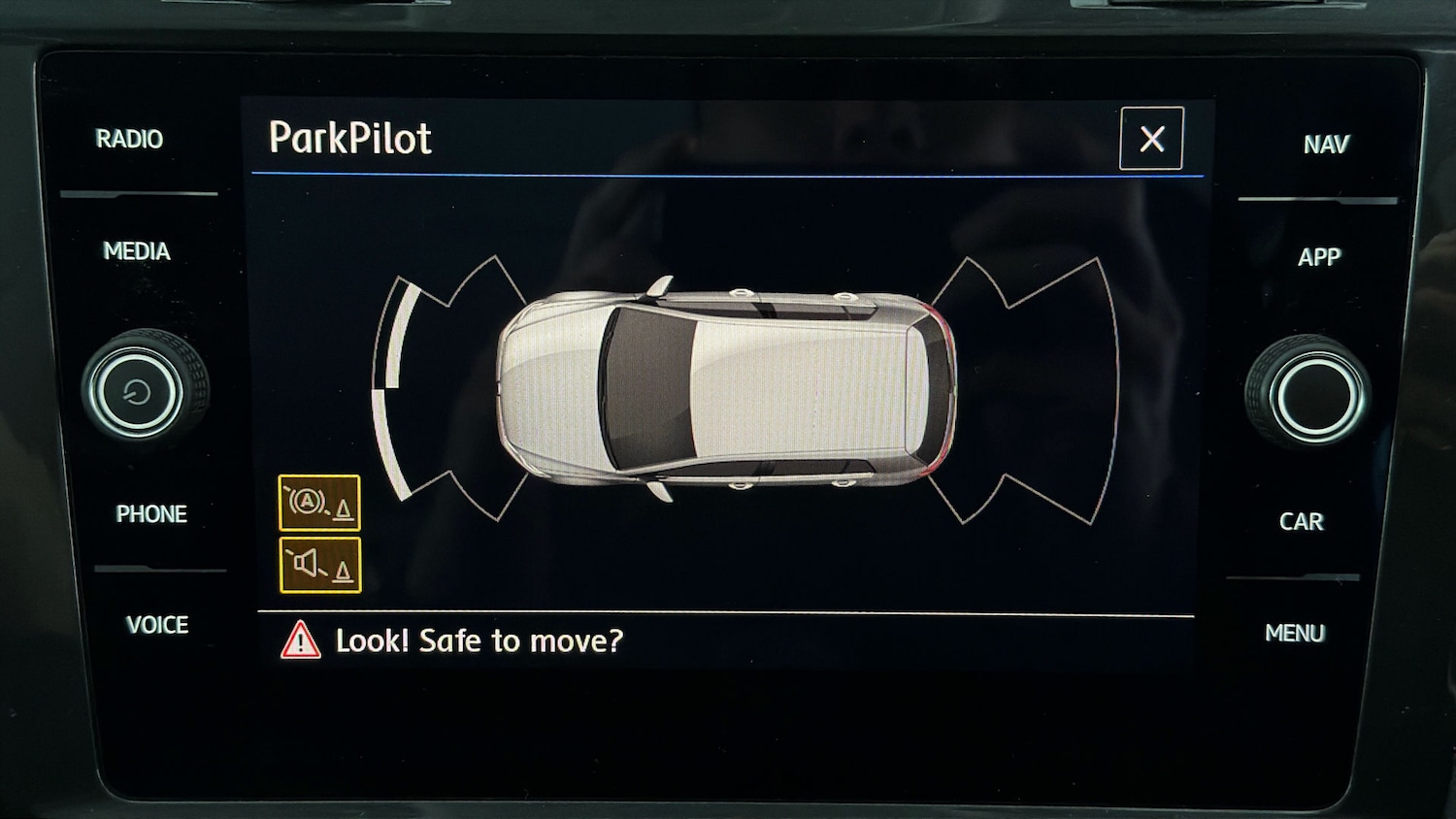Mute the parking sensor sound icon
The image size is (1456, 819).
319,565
